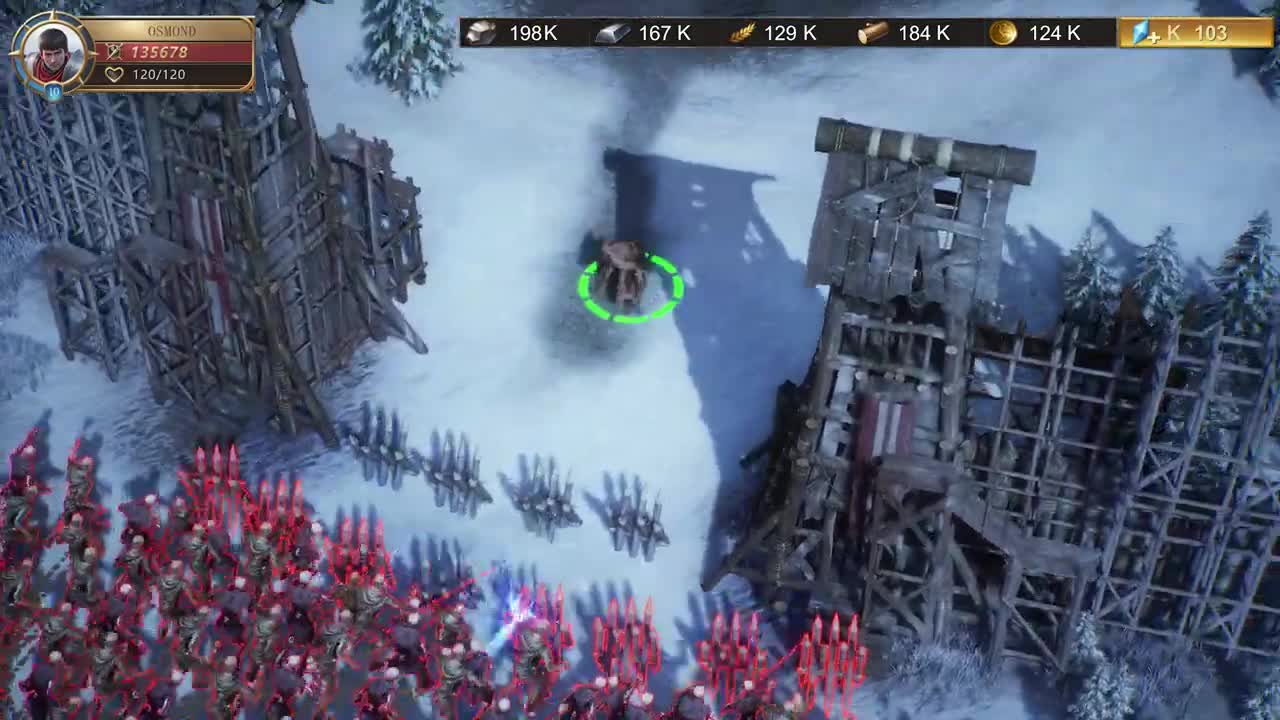This screenshot has height=720, width=1280.
Task: Click the OSMOND nameplate banner
Action: point(172,31)
